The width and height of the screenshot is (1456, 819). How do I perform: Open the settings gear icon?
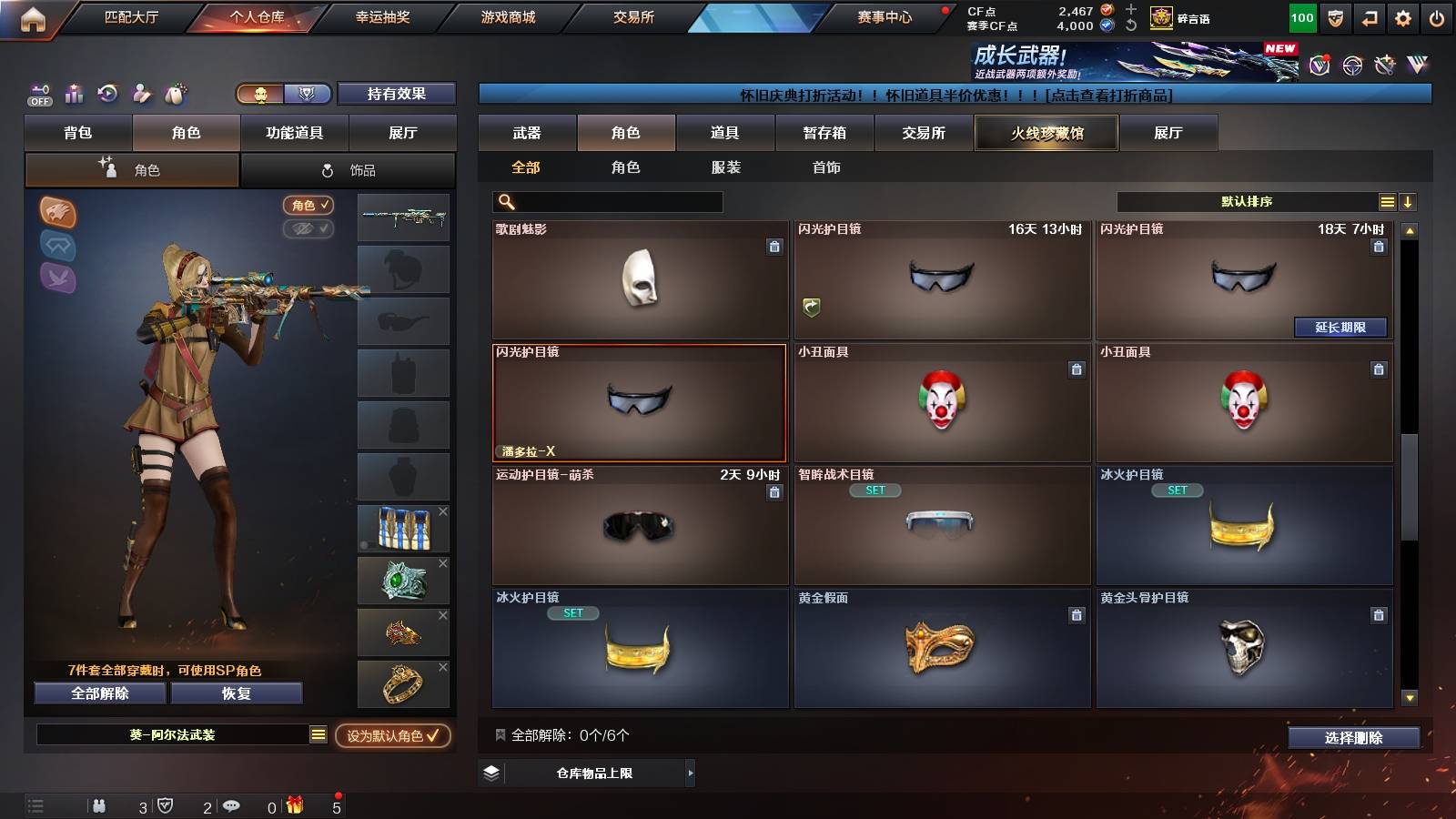coord(1403,16)
